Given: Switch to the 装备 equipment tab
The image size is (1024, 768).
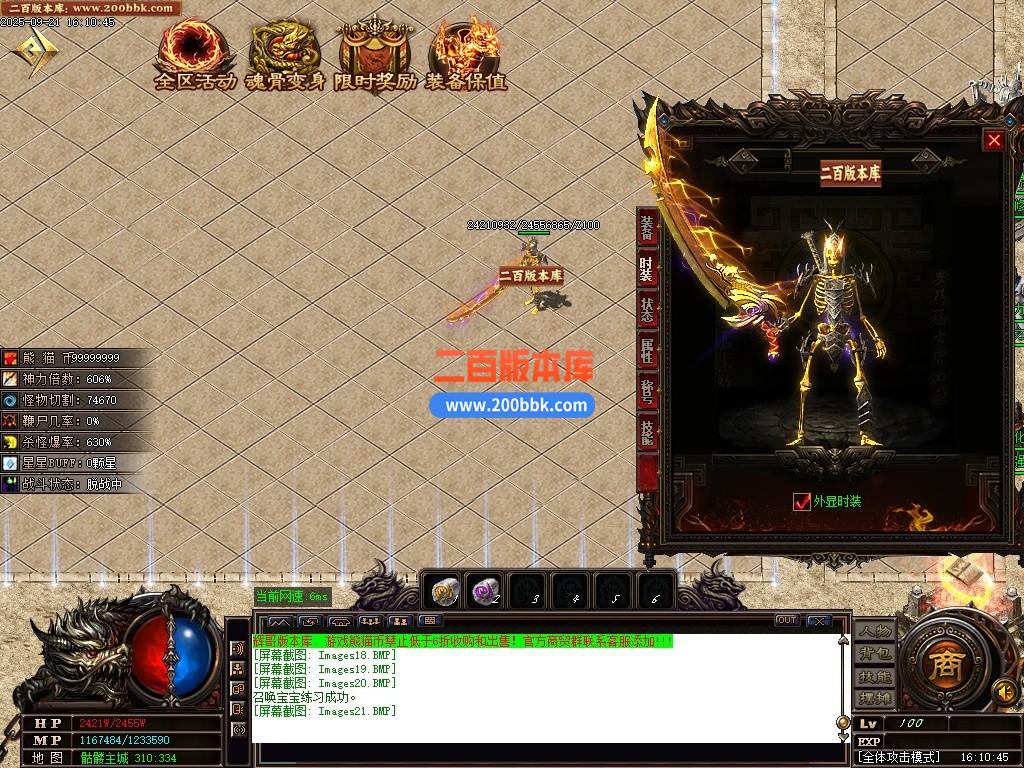Looking at the screenshot, I should click(x=647, y=229).
